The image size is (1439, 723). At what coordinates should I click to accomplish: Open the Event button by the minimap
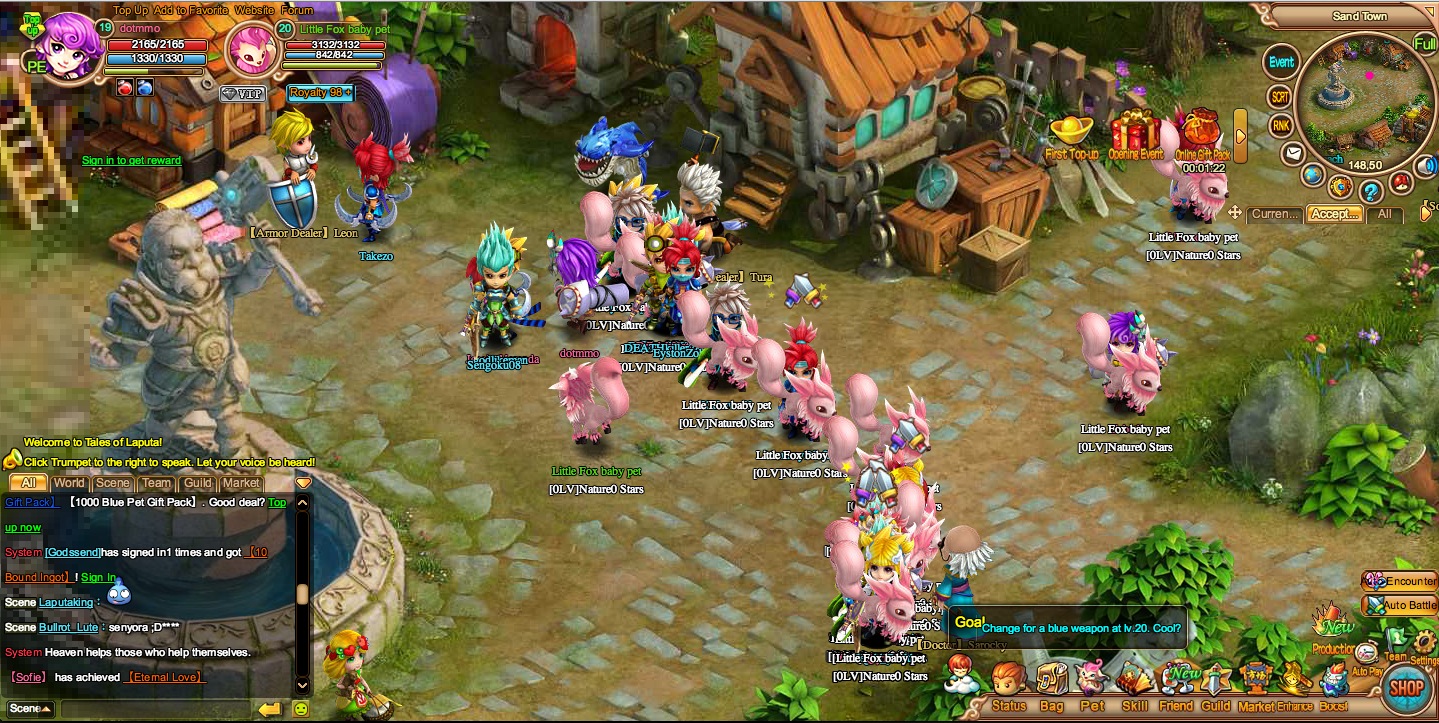[1281, 62]
